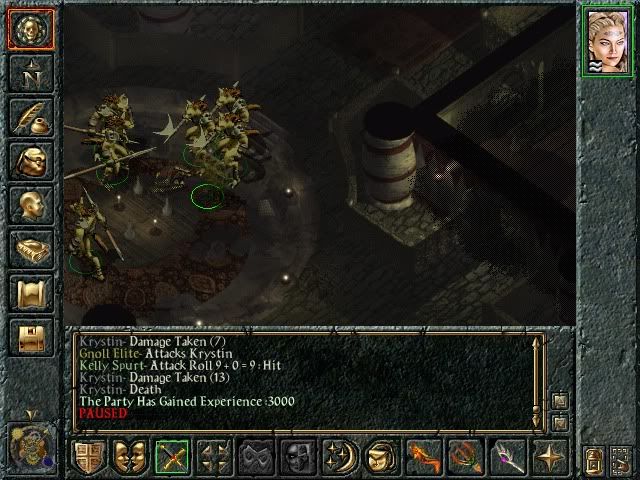Open the character record head icon

tap(30, 204)
